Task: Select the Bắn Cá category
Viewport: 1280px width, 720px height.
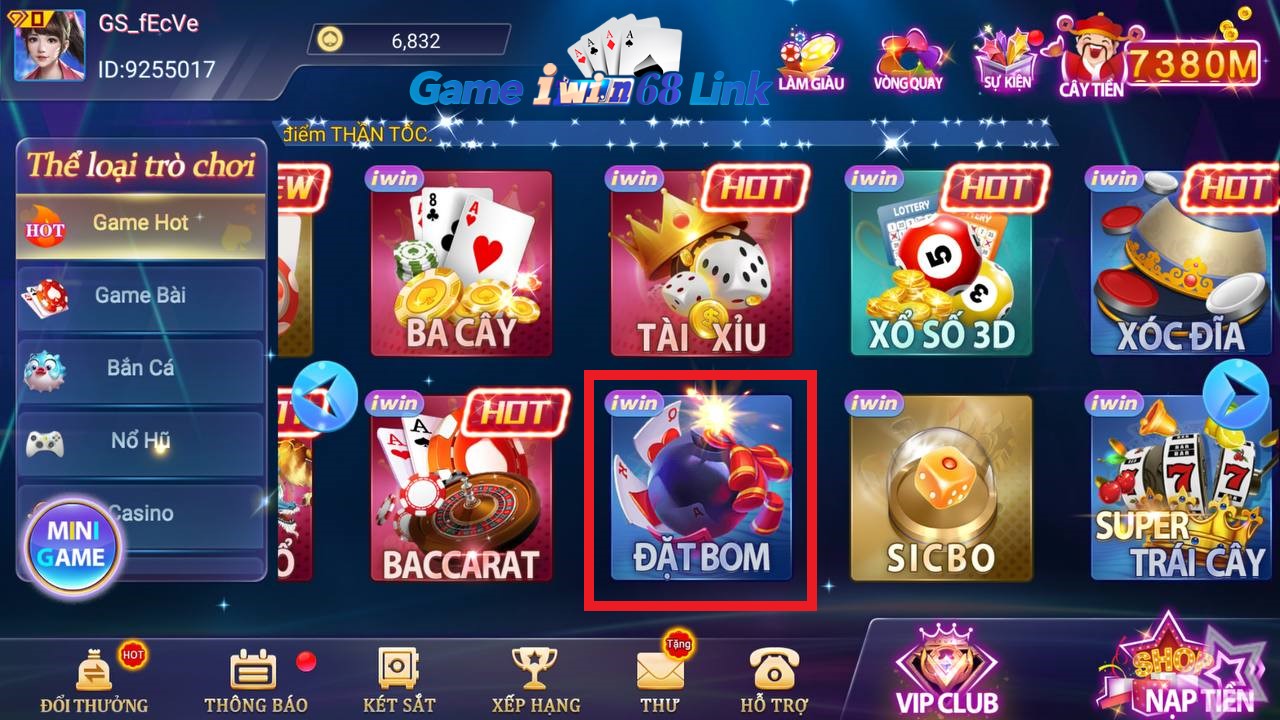Action: click(x=140, y=368)
